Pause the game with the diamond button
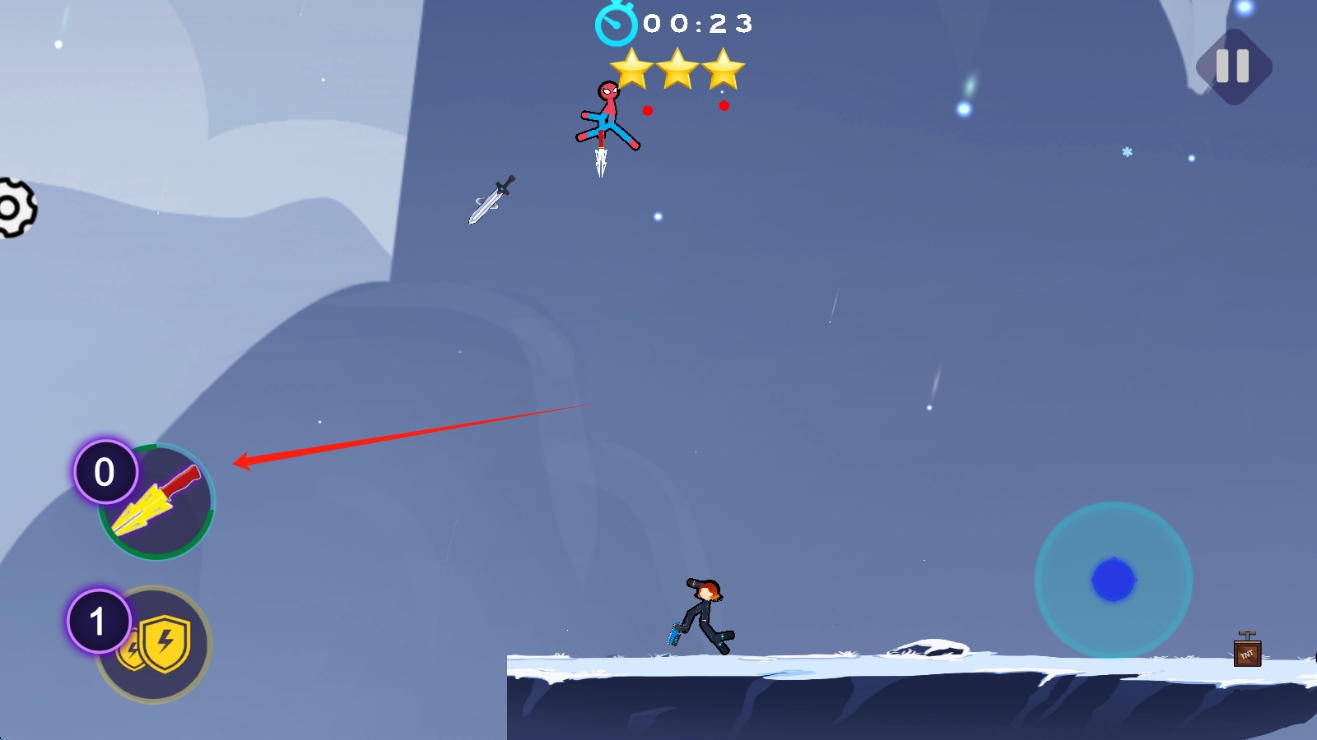This screenshot has height=740, width=1317. pos(1233,66)
